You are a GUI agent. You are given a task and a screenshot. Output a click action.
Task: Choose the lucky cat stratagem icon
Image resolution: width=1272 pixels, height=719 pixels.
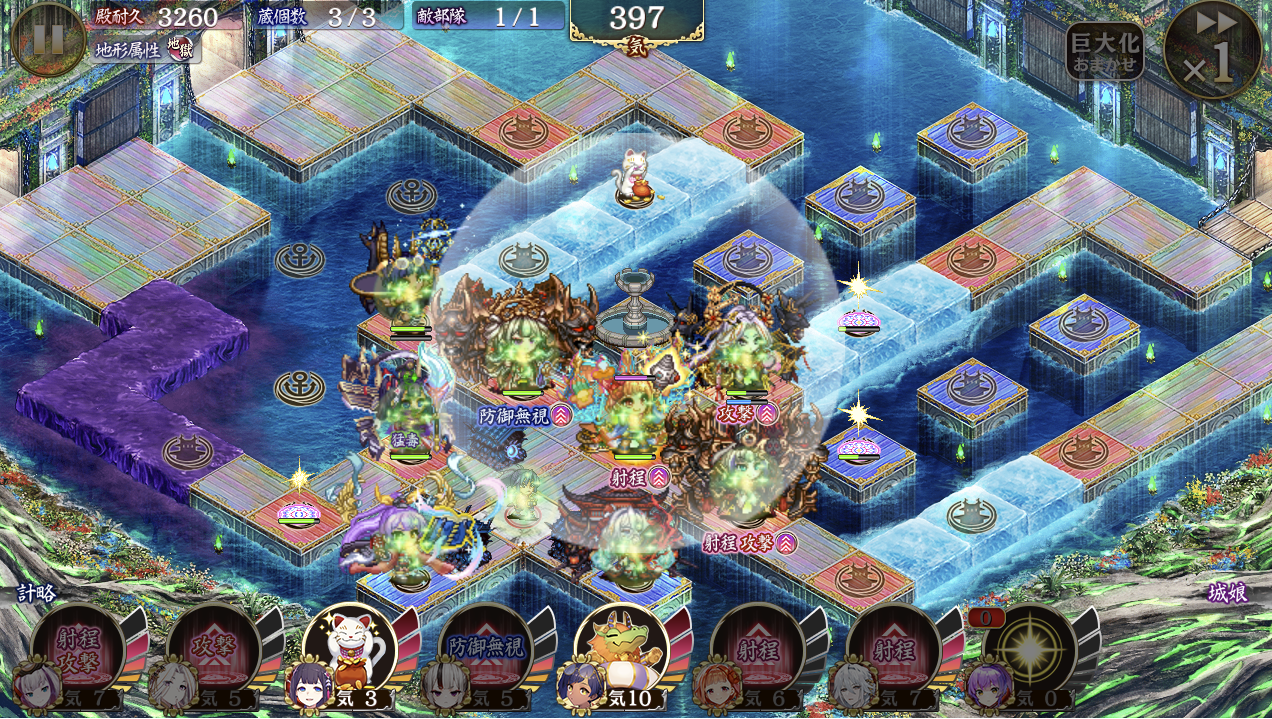[x=349, y=650]
